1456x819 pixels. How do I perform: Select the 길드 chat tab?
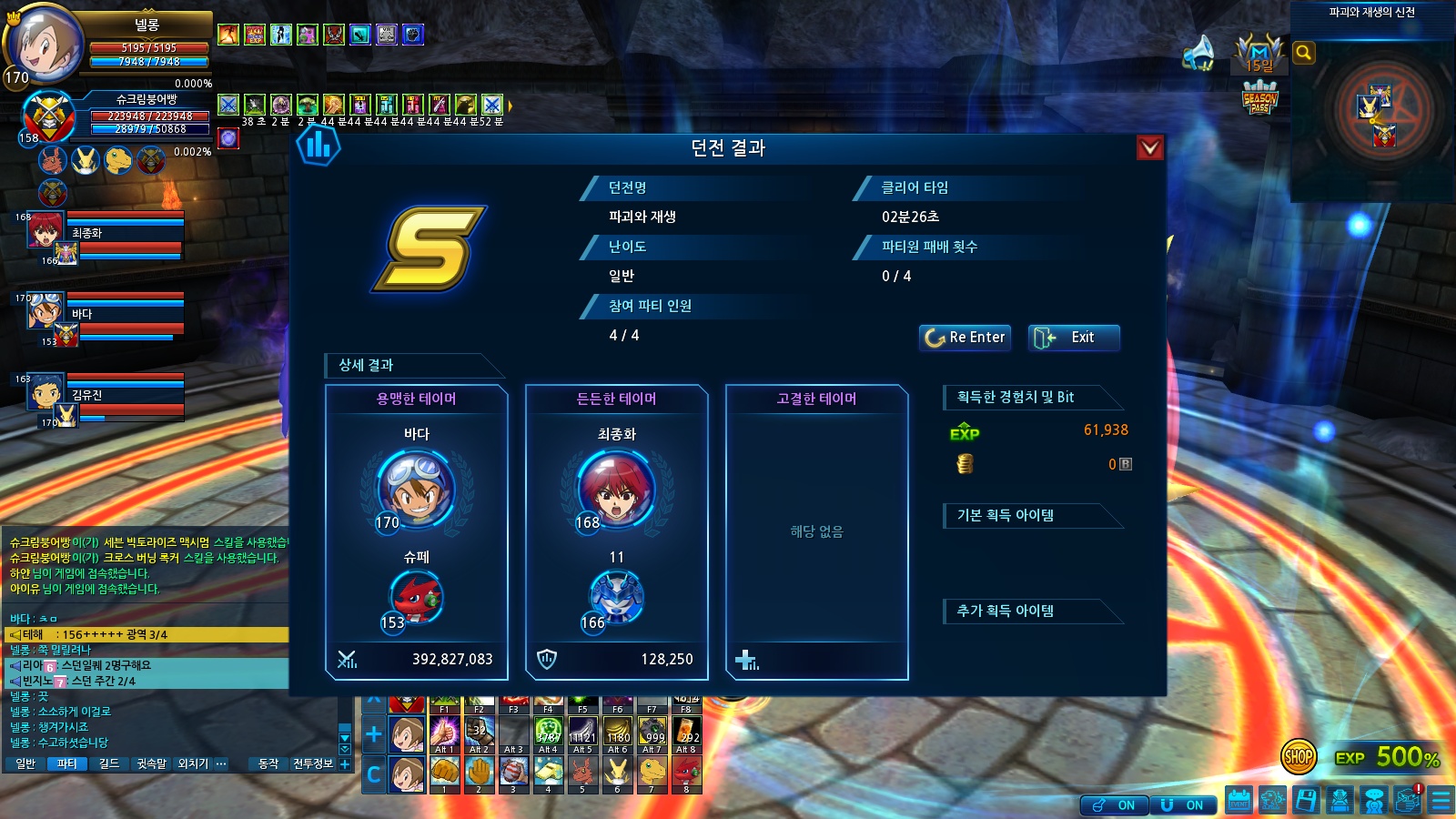(109, 764)
